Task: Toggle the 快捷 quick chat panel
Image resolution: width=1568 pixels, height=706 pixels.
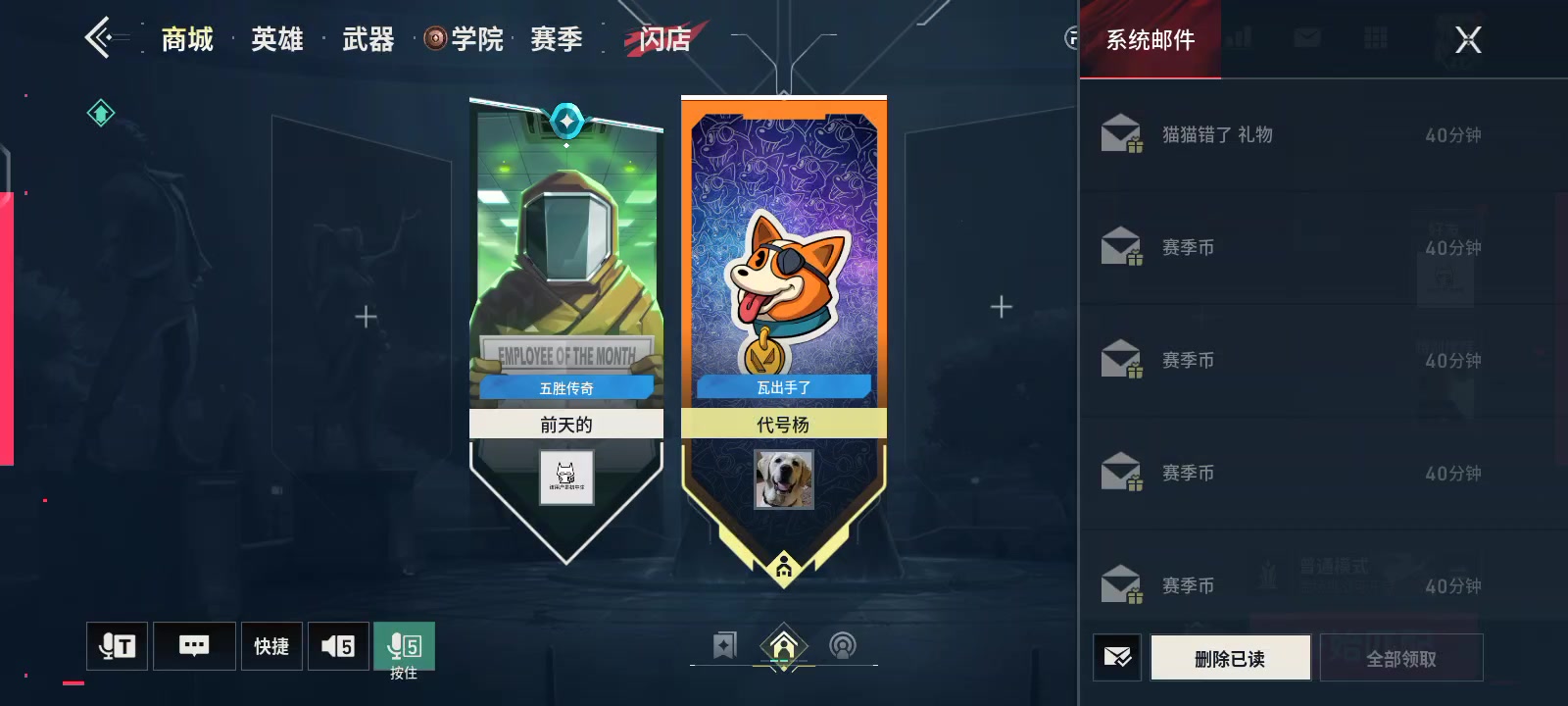Action: 270,645
